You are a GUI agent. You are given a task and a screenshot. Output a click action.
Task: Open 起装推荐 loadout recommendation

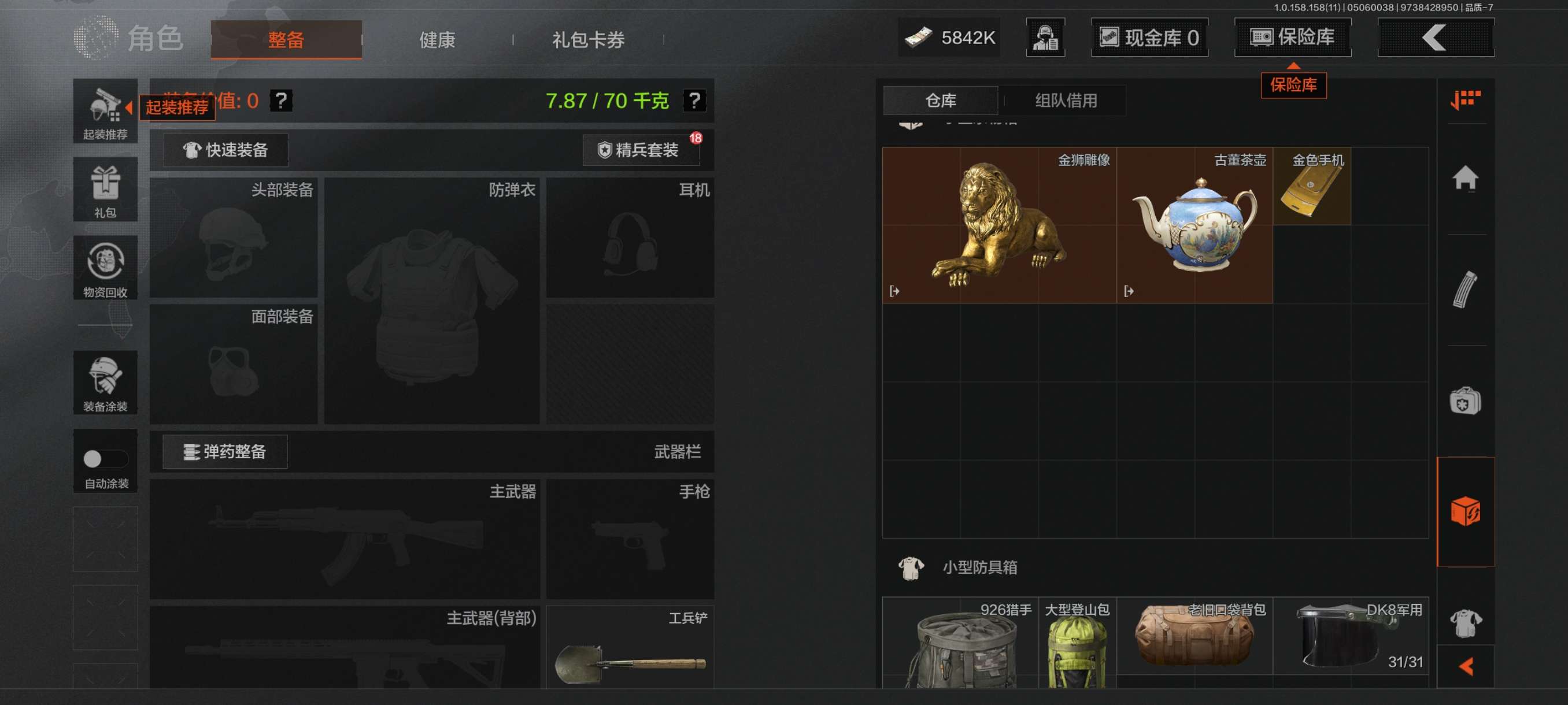(105, 112)
